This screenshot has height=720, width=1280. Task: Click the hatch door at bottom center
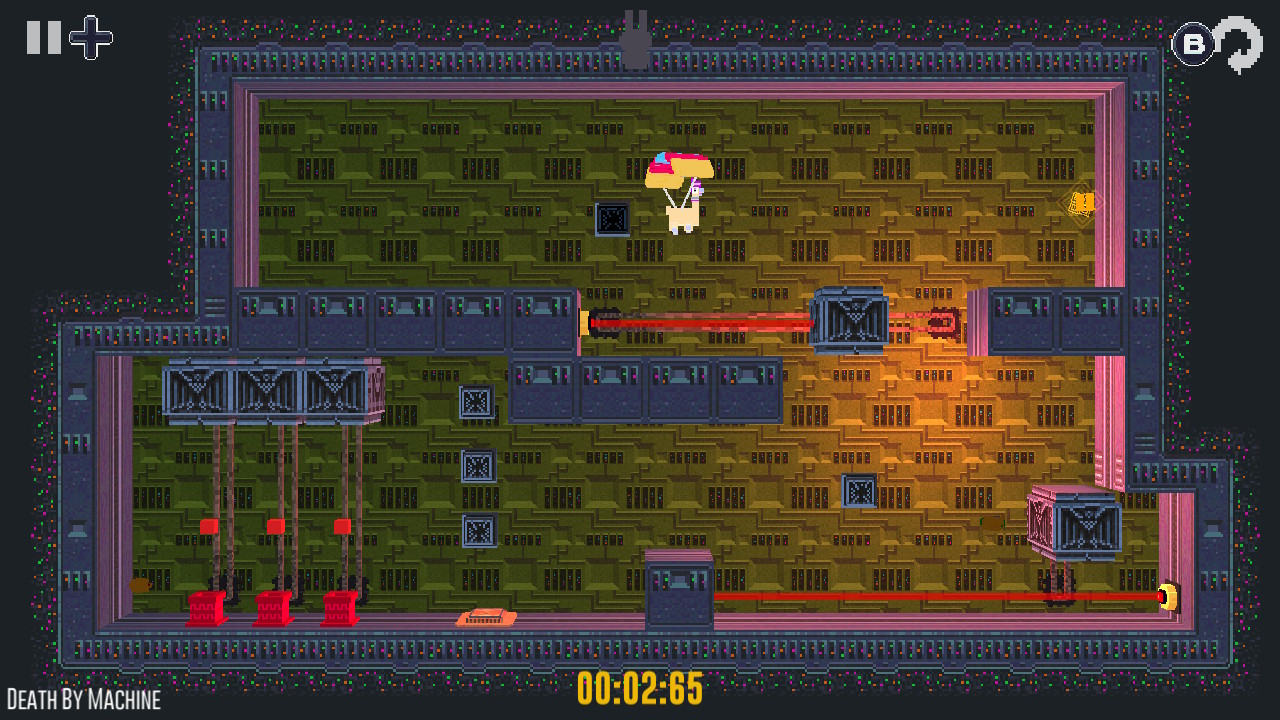tap(680, 590)
